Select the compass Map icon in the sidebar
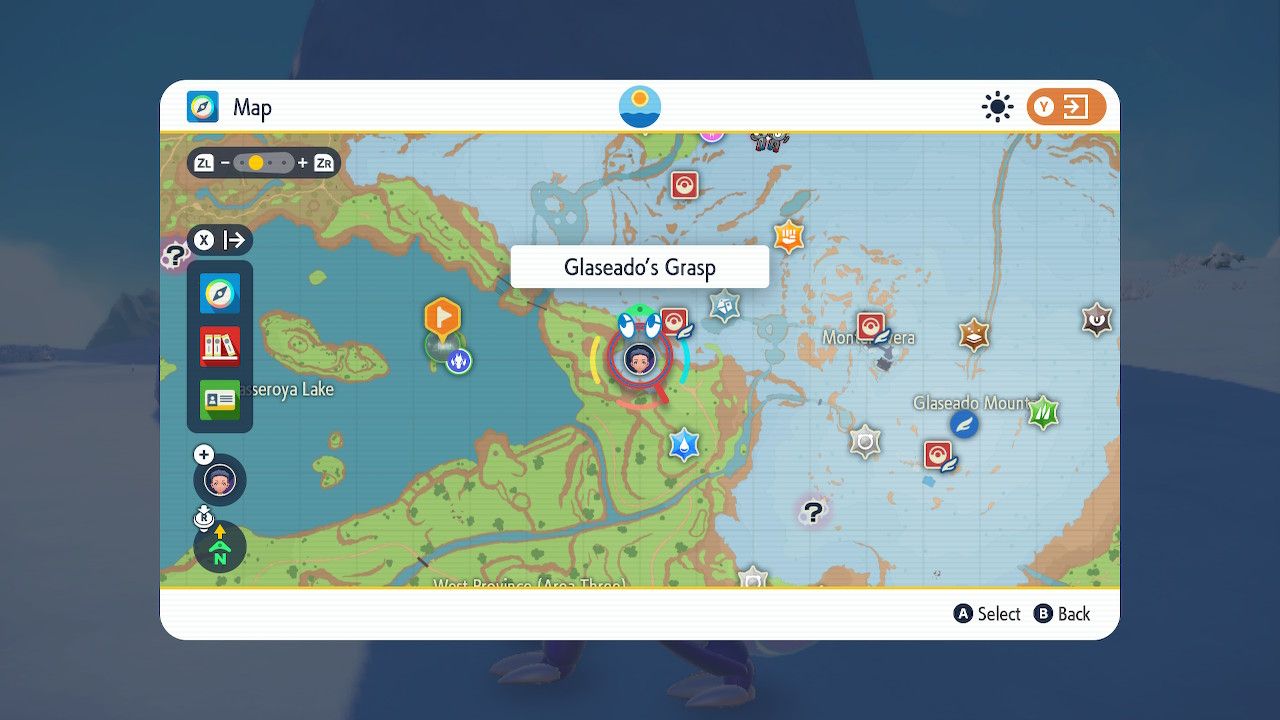 [219, 294]
